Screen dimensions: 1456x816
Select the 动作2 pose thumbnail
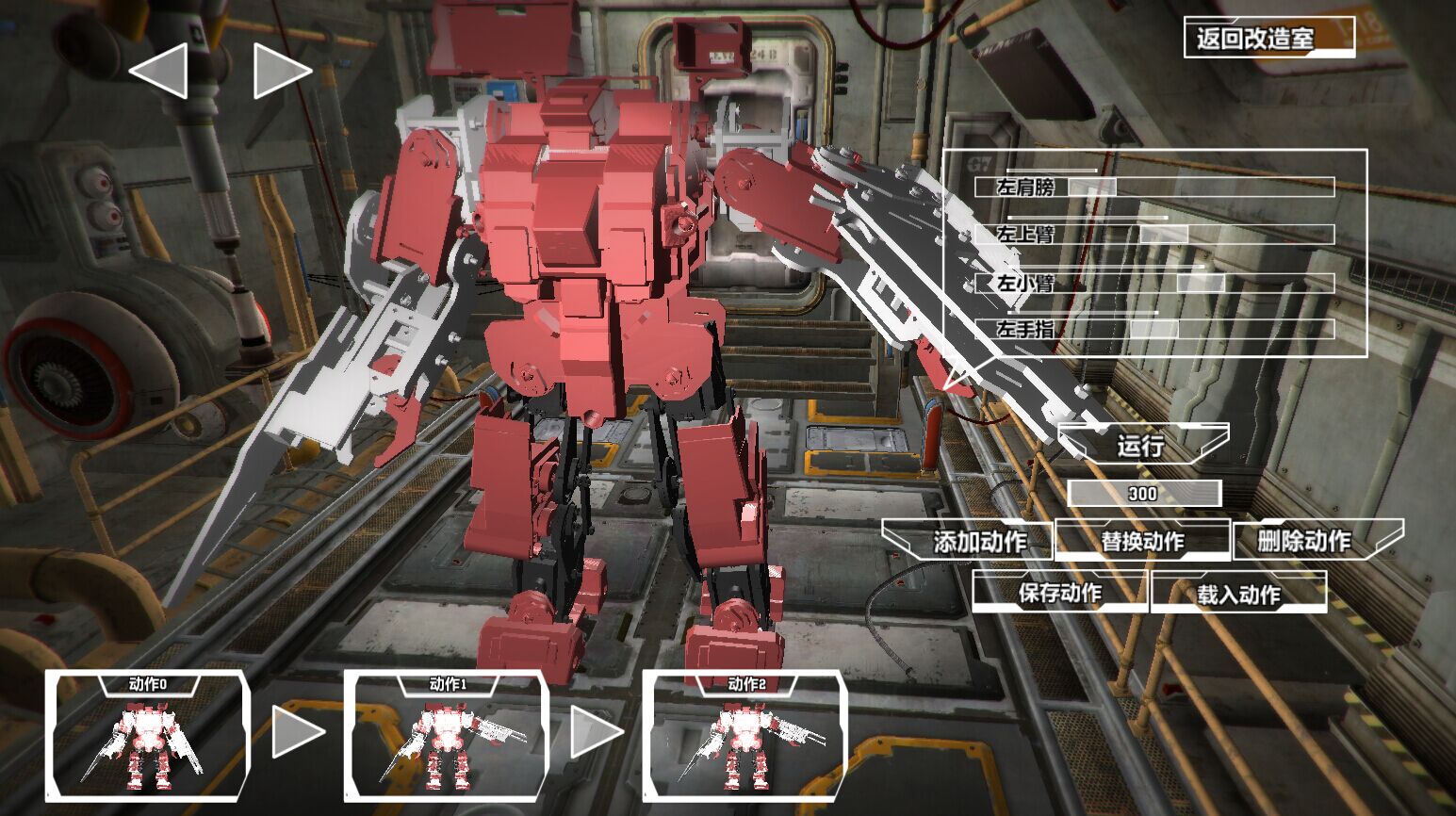(745, 736)
